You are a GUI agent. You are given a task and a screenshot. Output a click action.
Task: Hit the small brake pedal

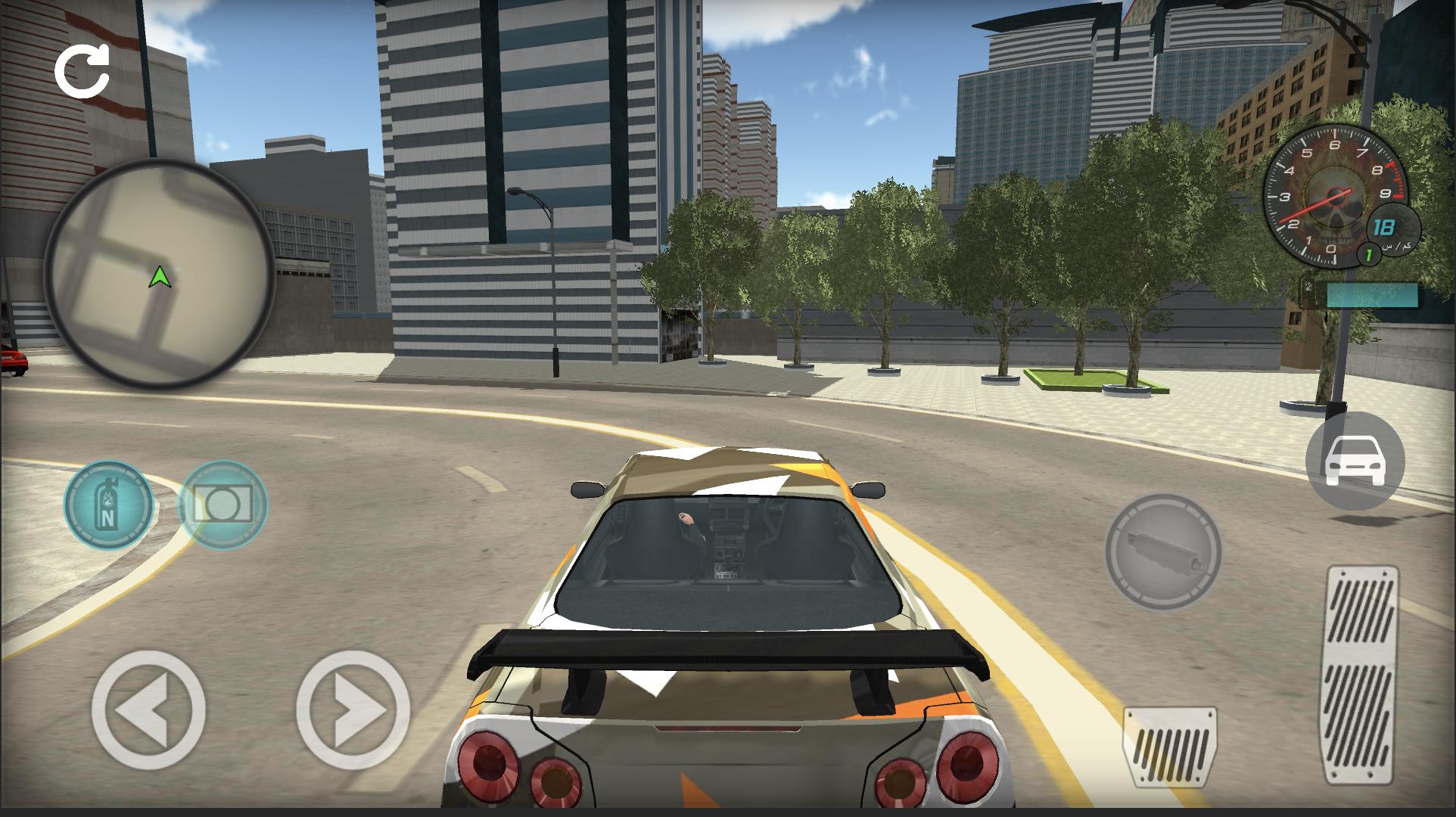[x=1170, y=756]
